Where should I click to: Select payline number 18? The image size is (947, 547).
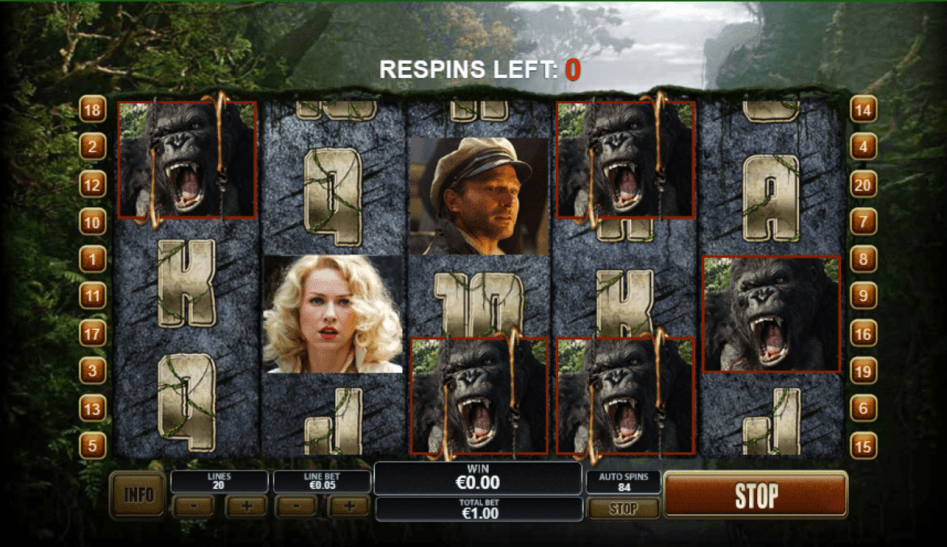tap(93, 110)
